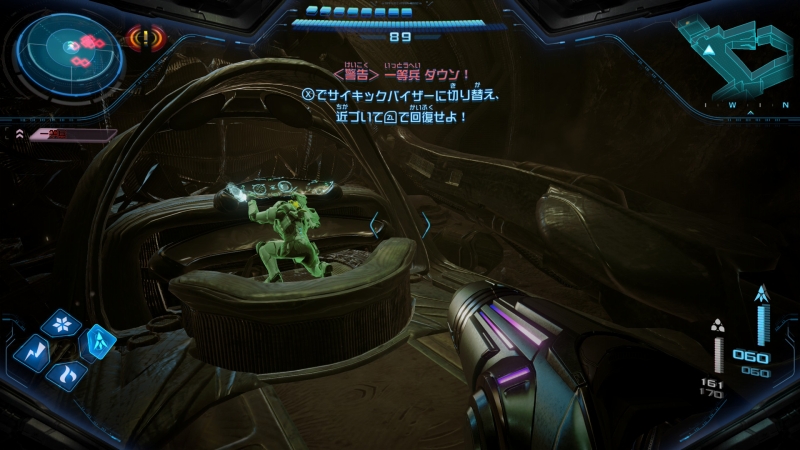
Task: Click the white three-dot ammo icon
Action: (x=717, y=324)
